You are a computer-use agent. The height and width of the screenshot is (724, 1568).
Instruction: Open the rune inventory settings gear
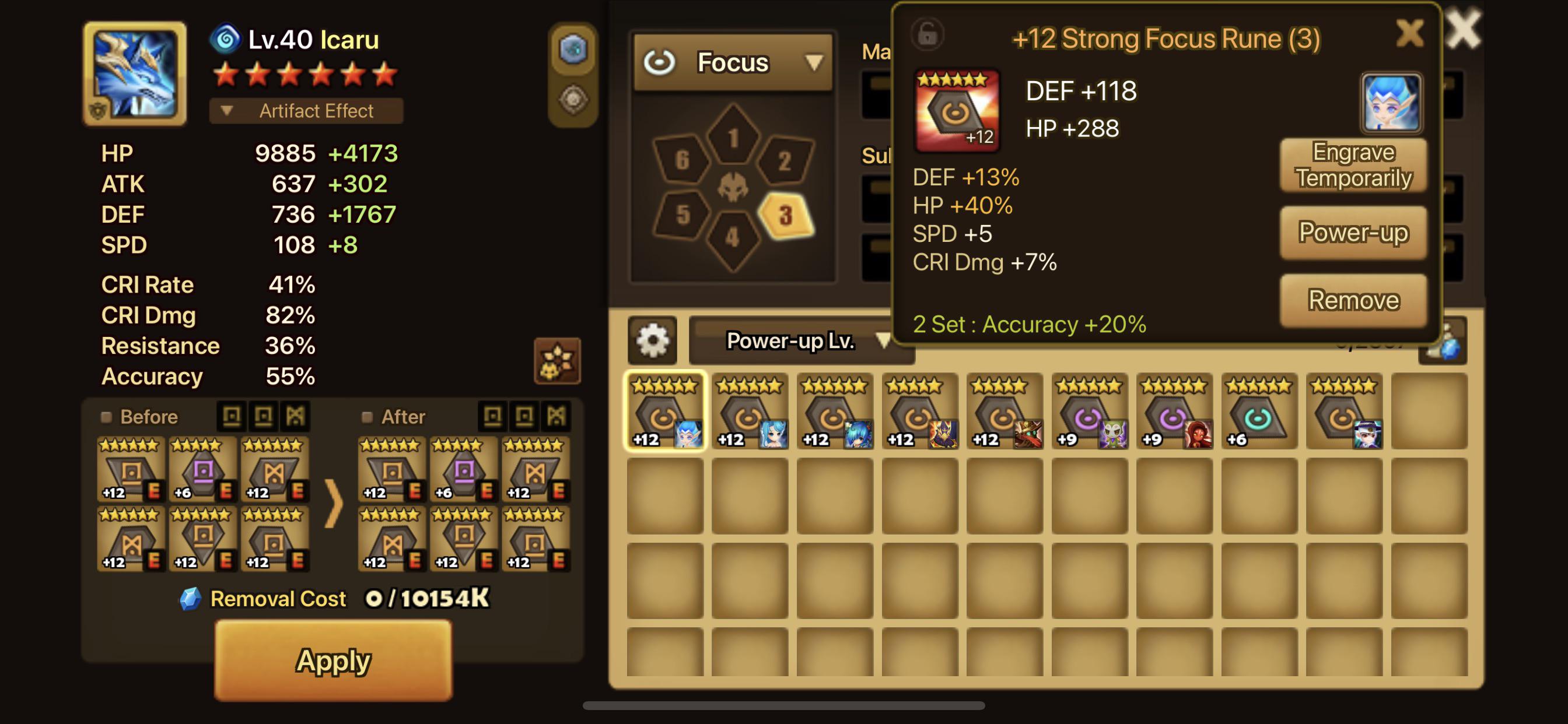(653, 340)
